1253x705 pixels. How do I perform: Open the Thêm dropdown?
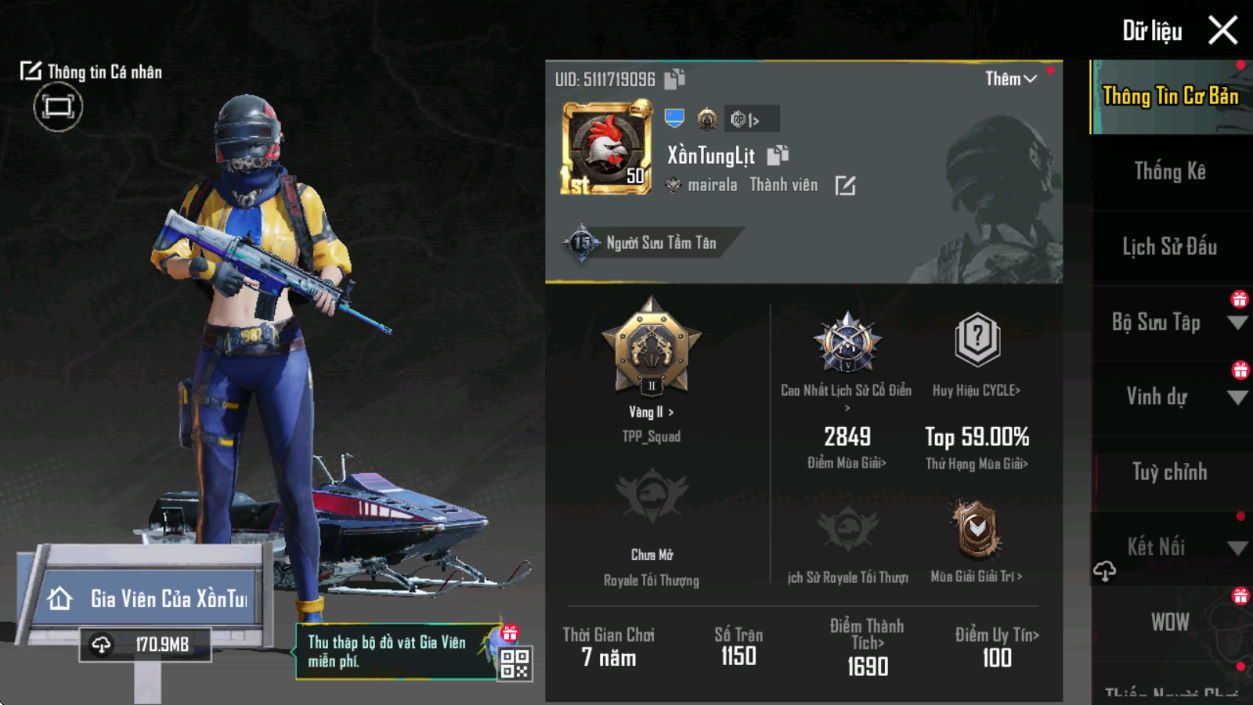1010,79
